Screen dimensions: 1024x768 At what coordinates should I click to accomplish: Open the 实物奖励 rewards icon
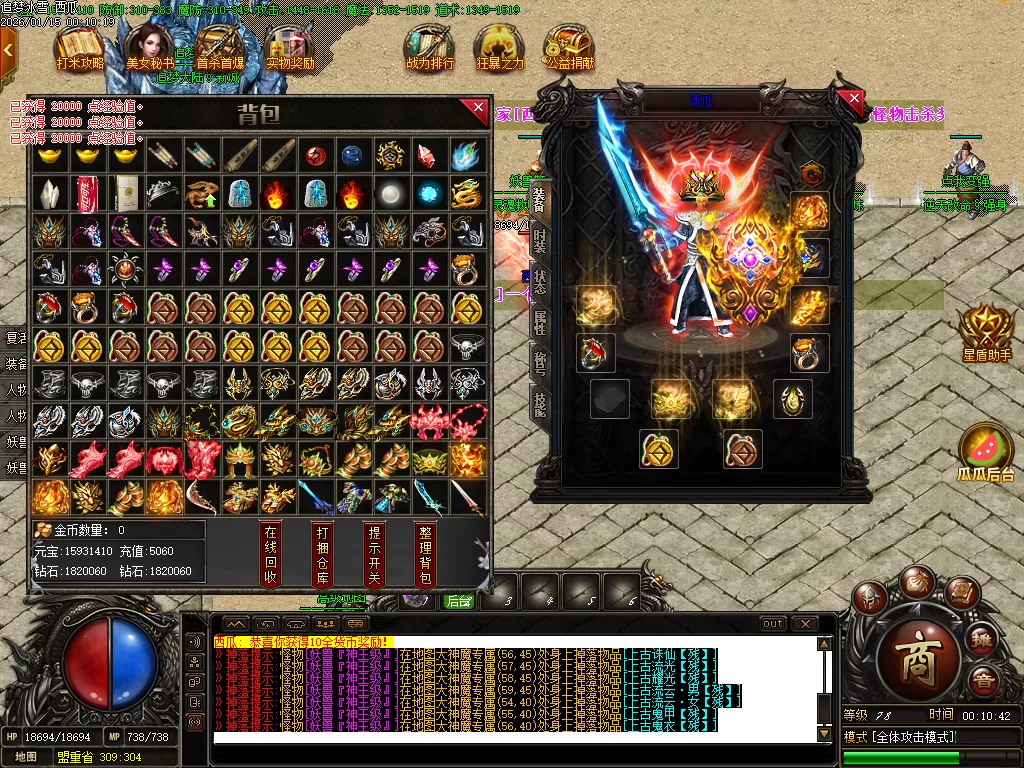289,48
